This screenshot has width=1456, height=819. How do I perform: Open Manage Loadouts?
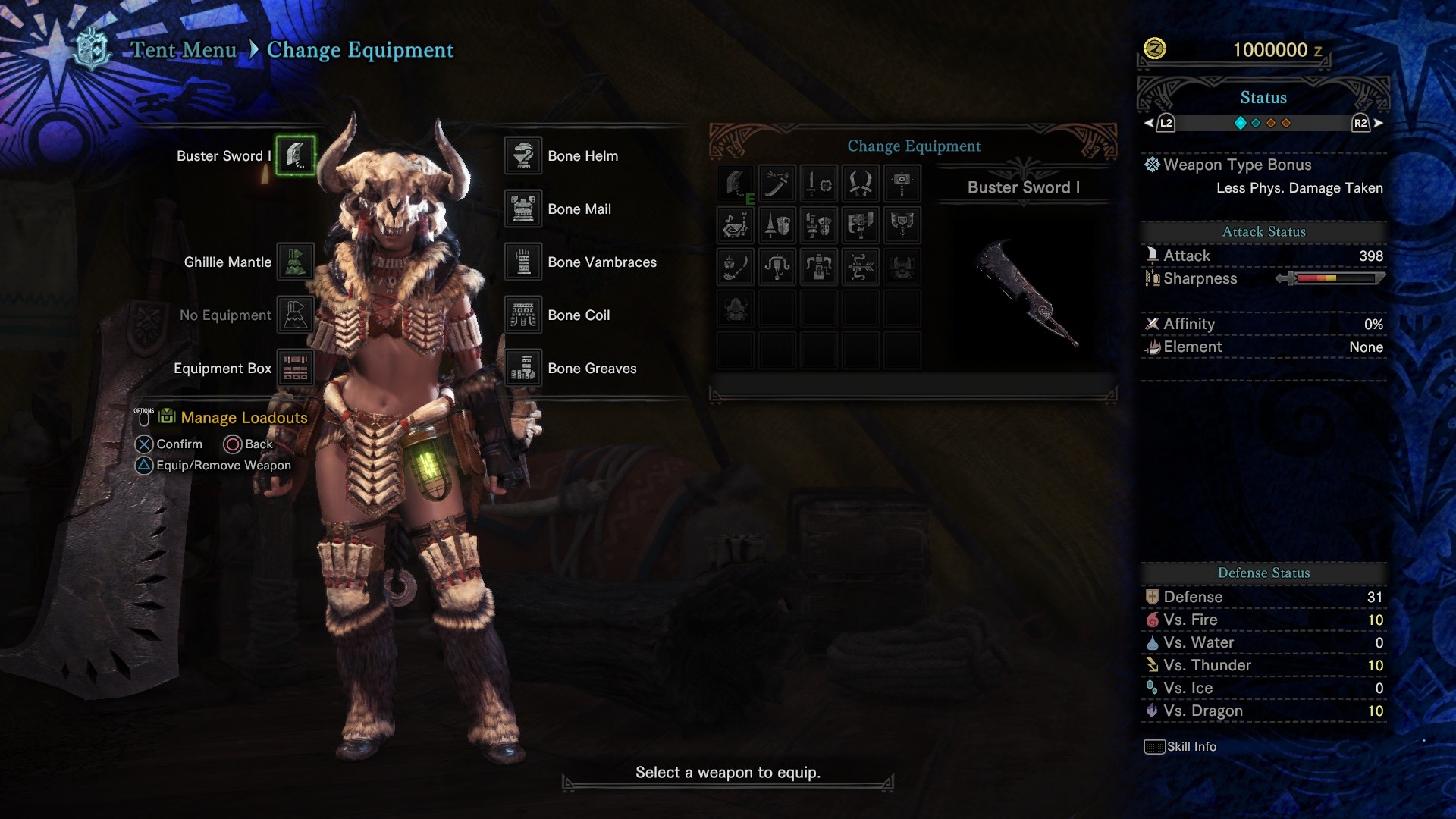pyautogui.click(x=243, y=417)
